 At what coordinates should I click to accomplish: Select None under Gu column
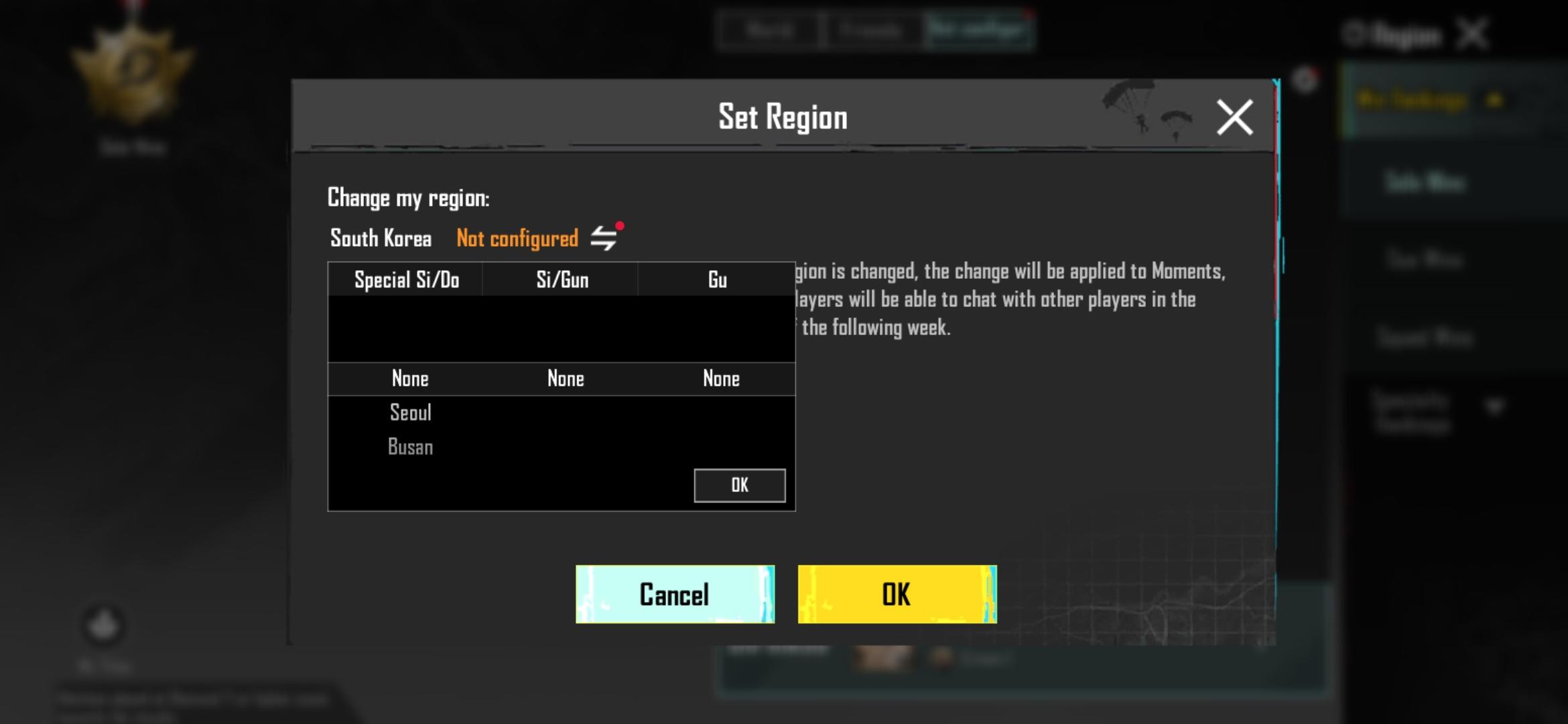point(722,379)
